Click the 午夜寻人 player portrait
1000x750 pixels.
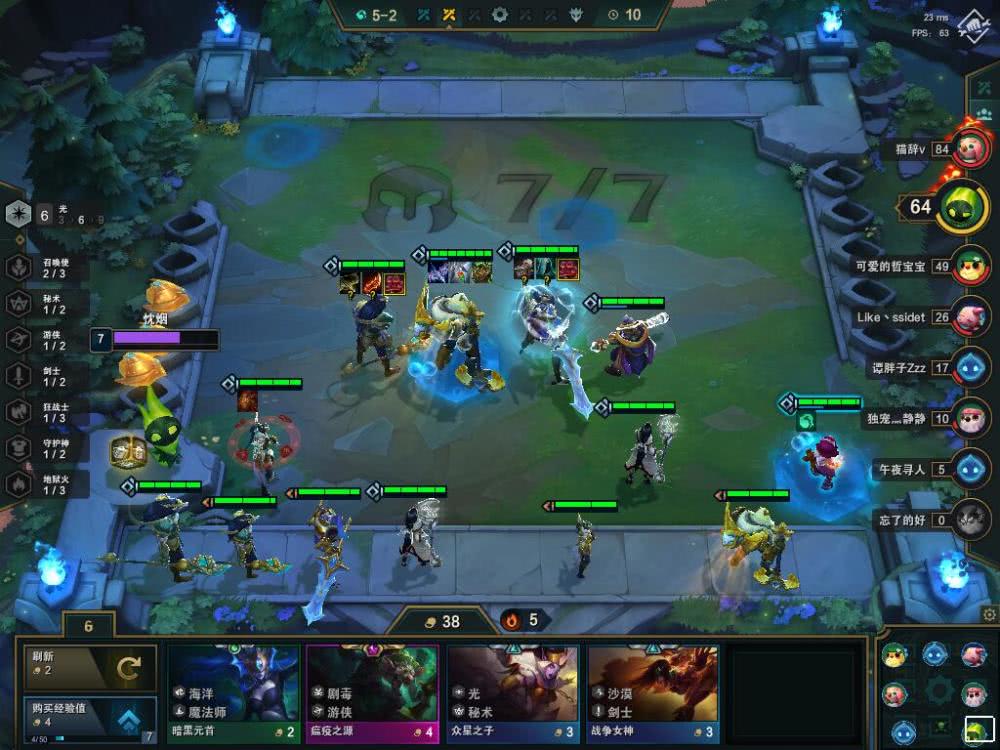click(969, 468)
